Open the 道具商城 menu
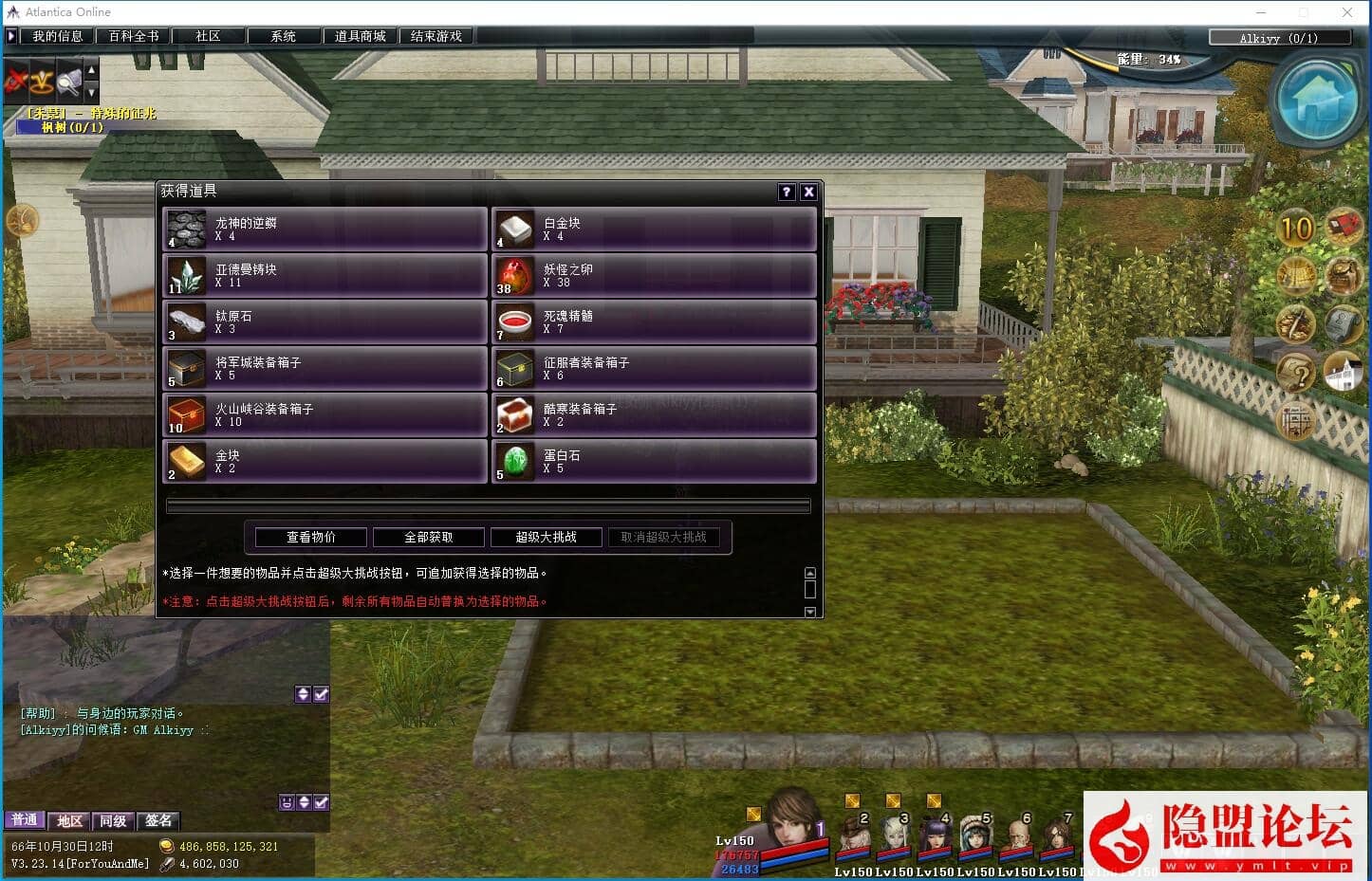Viewport: 1372px width, 881px height. (360, 35)
